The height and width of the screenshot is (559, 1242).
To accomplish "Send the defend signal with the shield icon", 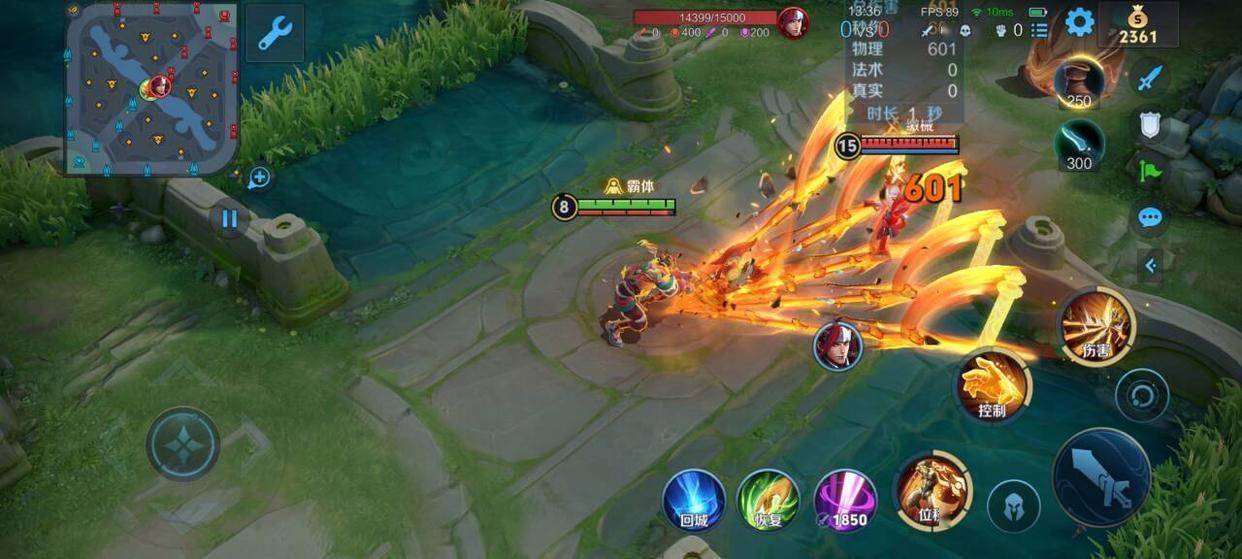I will (1150, 124).
